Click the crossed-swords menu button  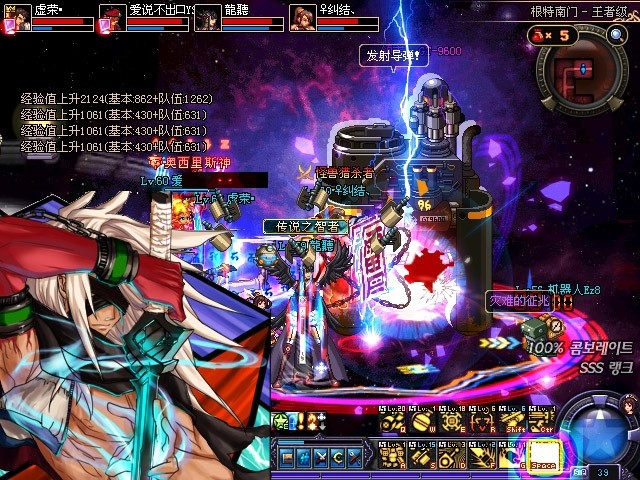321,457
